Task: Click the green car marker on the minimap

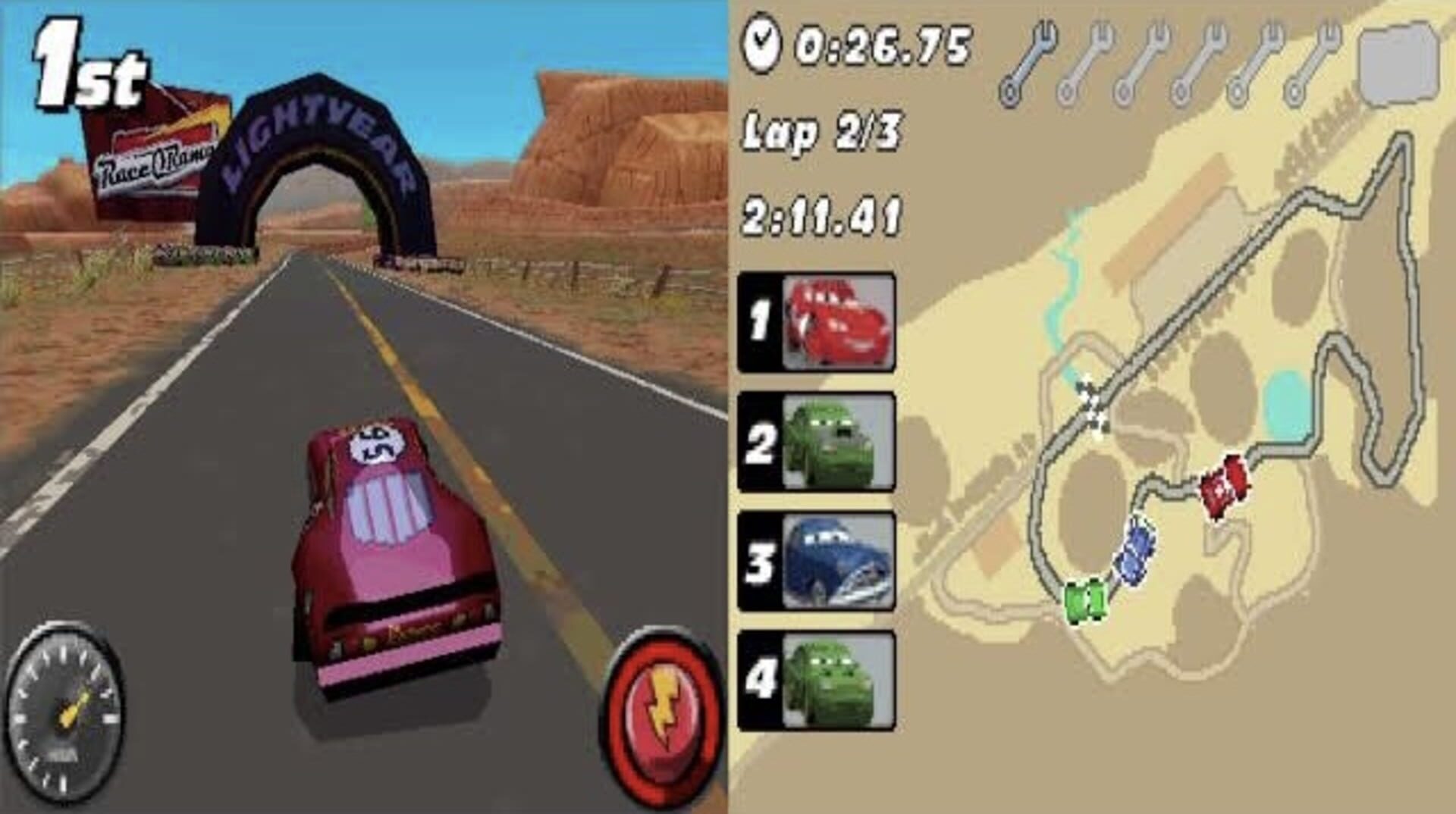Action: (1086, 600)
